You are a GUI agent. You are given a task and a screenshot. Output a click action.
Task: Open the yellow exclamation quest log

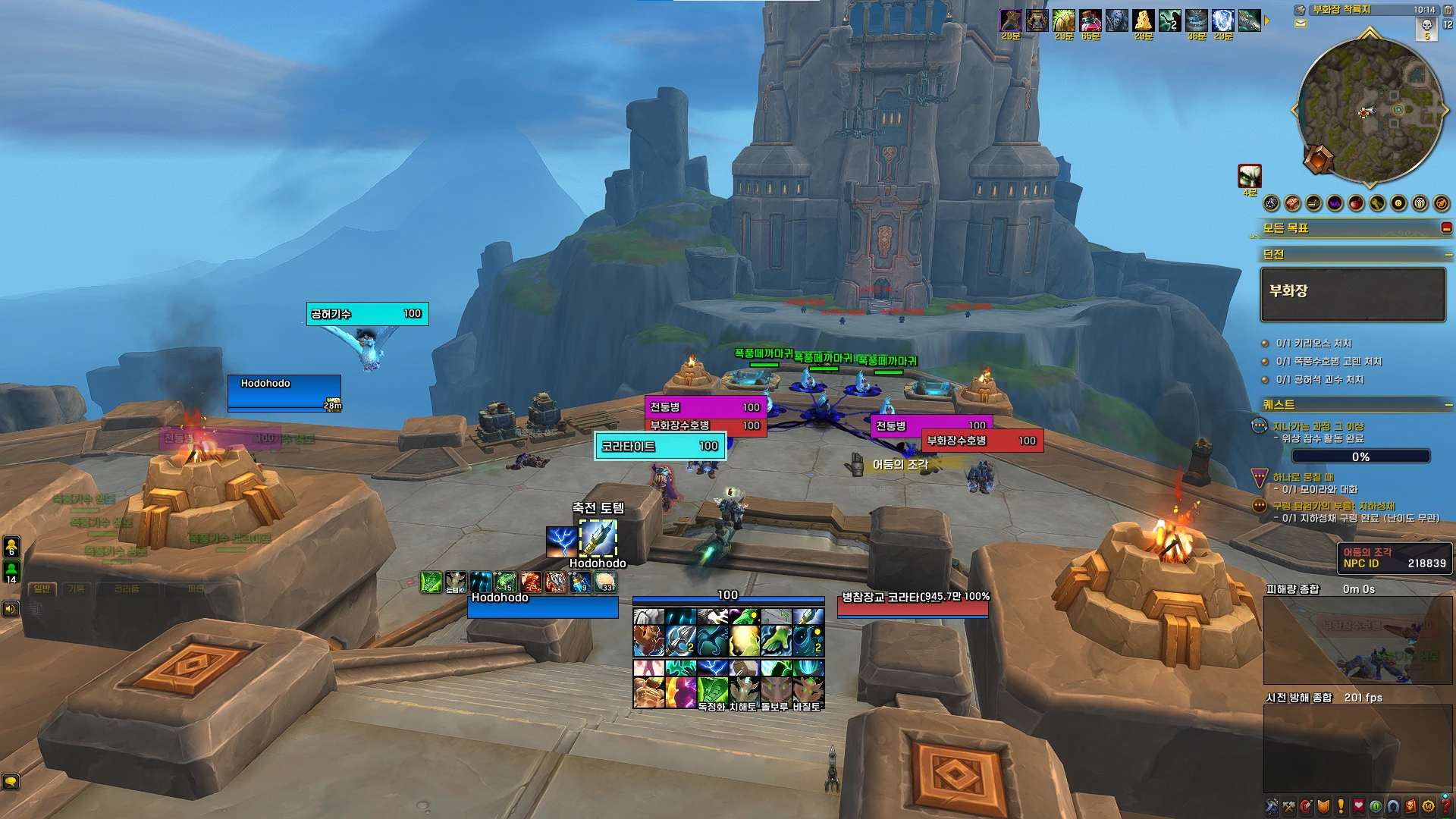1341,807
